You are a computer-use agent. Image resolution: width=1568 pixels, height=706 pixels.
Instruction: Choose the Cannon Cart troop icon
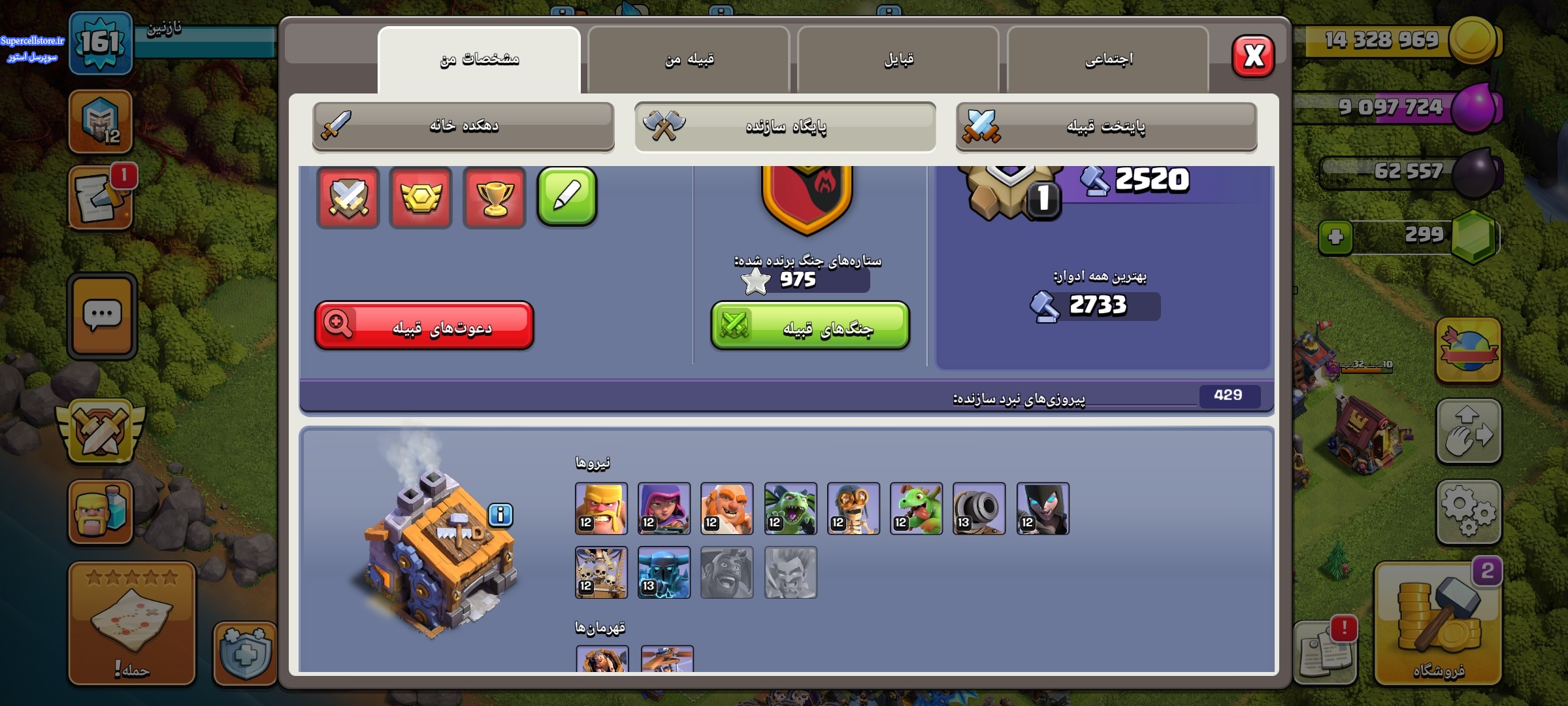[x=979, y=509]
